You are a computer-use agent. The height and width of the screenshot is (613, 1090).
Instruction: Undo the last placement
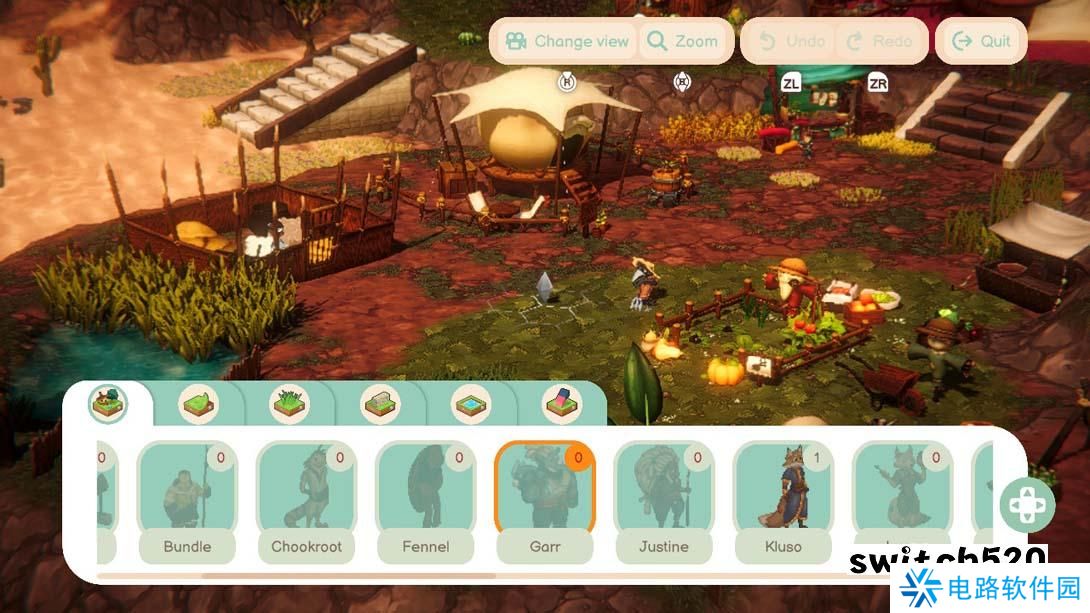793,41
